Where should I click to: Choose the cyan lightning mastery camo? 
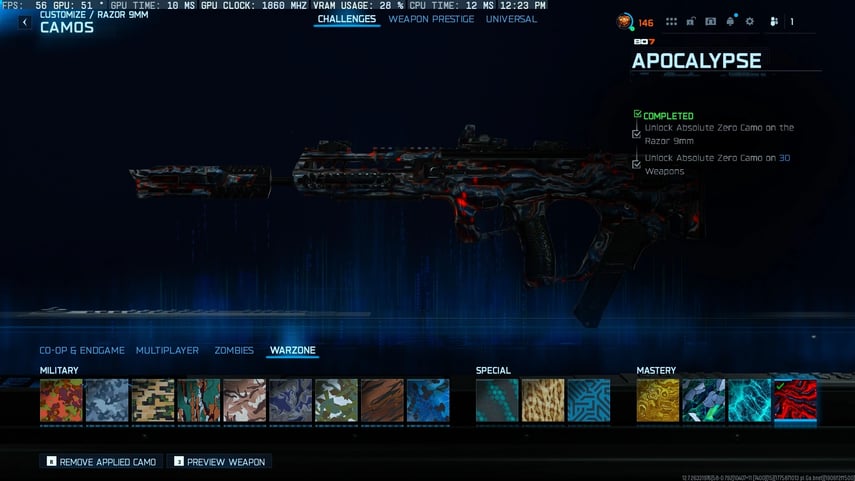tap(750, 400)
